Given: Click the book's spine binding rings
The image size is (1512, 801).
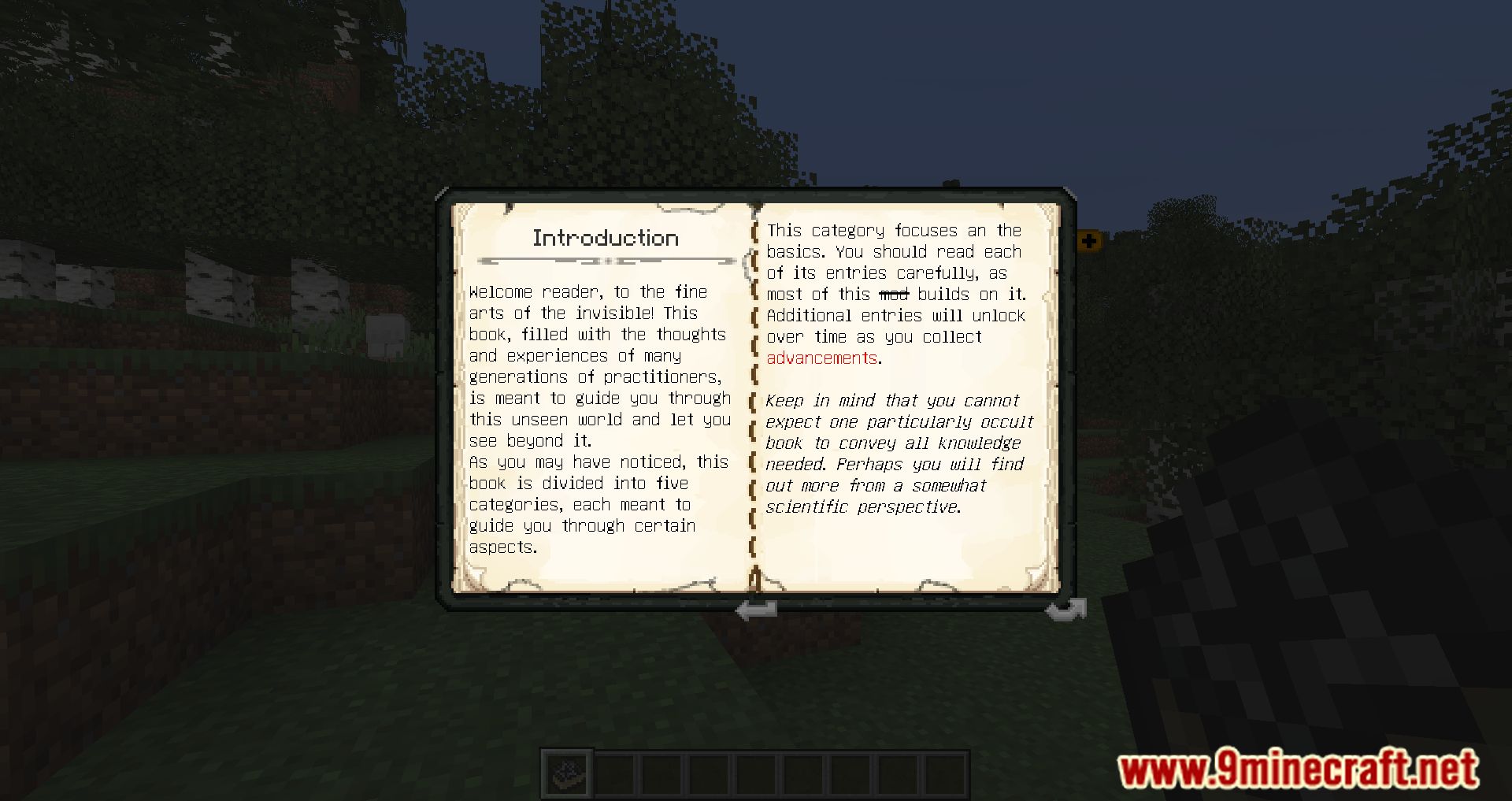Looking at the screenshot, I should pyautogui.click(x=754, y=394).
